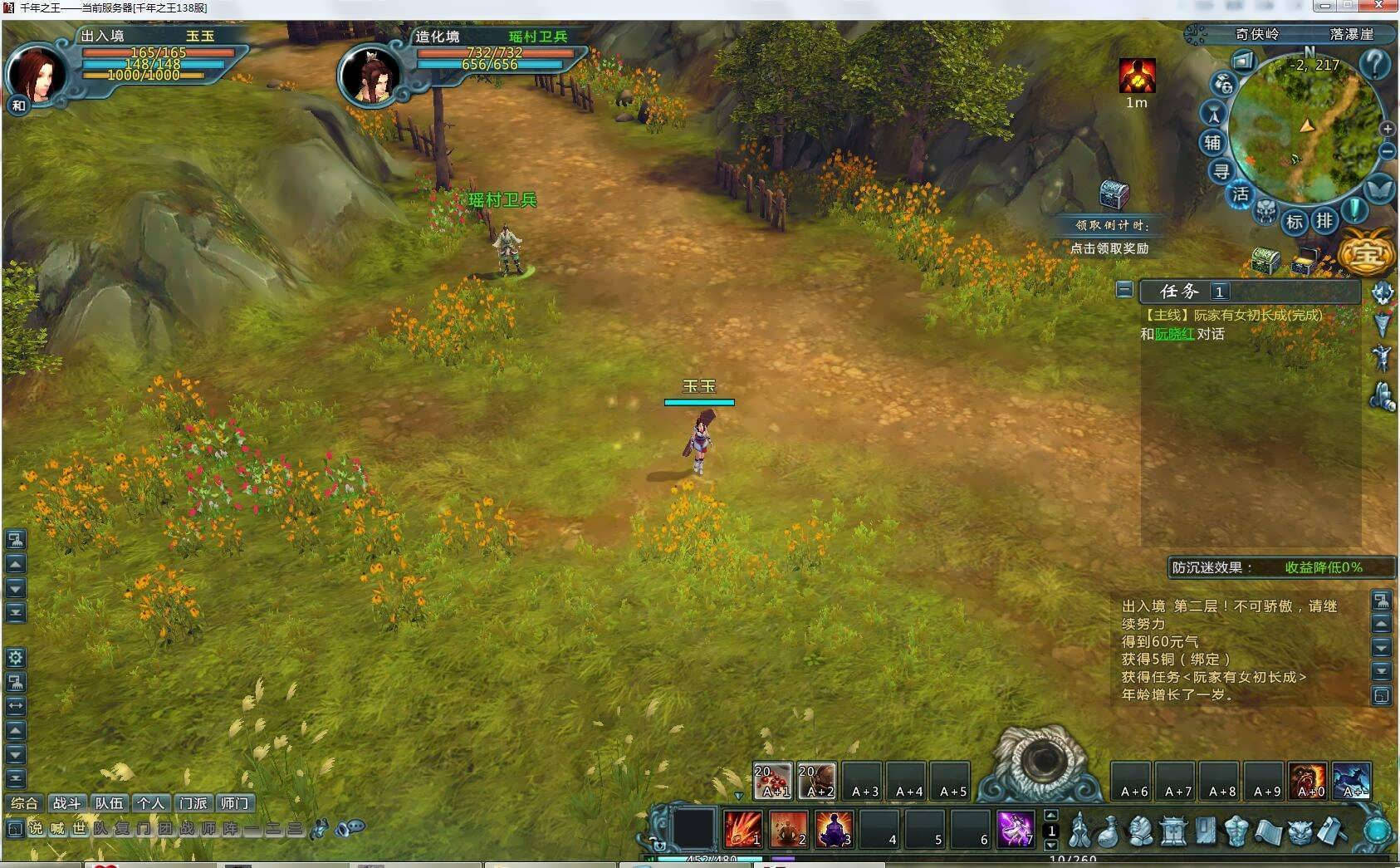Use the meditation skill in slot 3
Screen dimensions: 1400x868
click(x=834, y=828)
